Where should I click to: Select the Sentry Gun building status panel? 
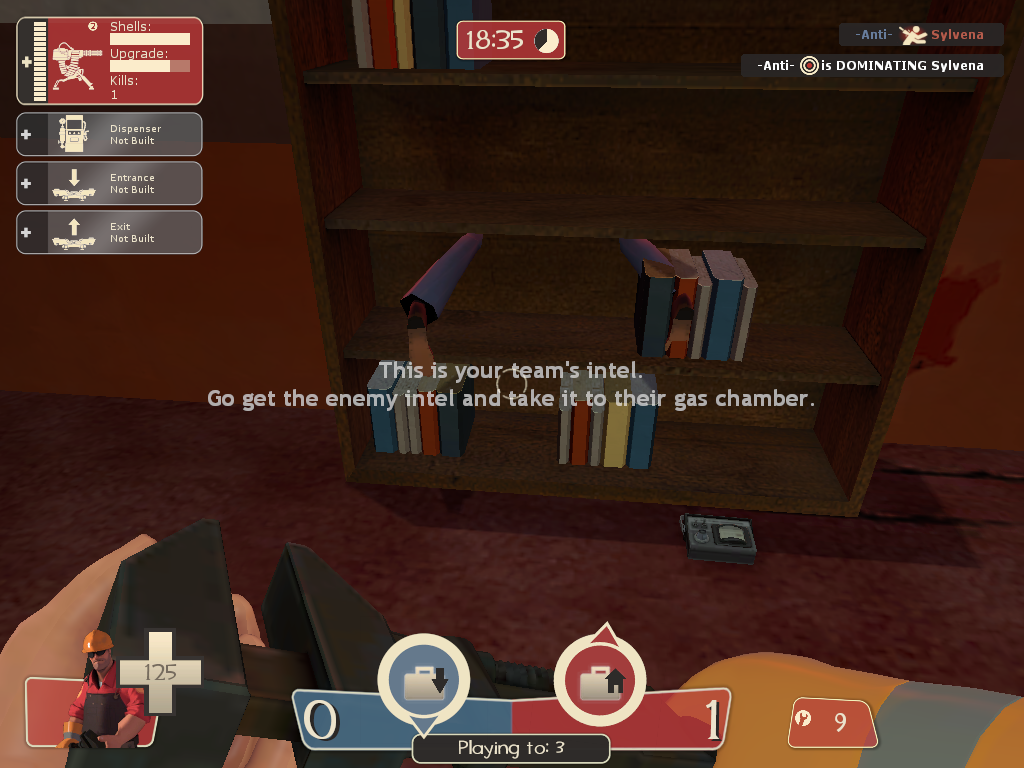[x=110, y=61]
